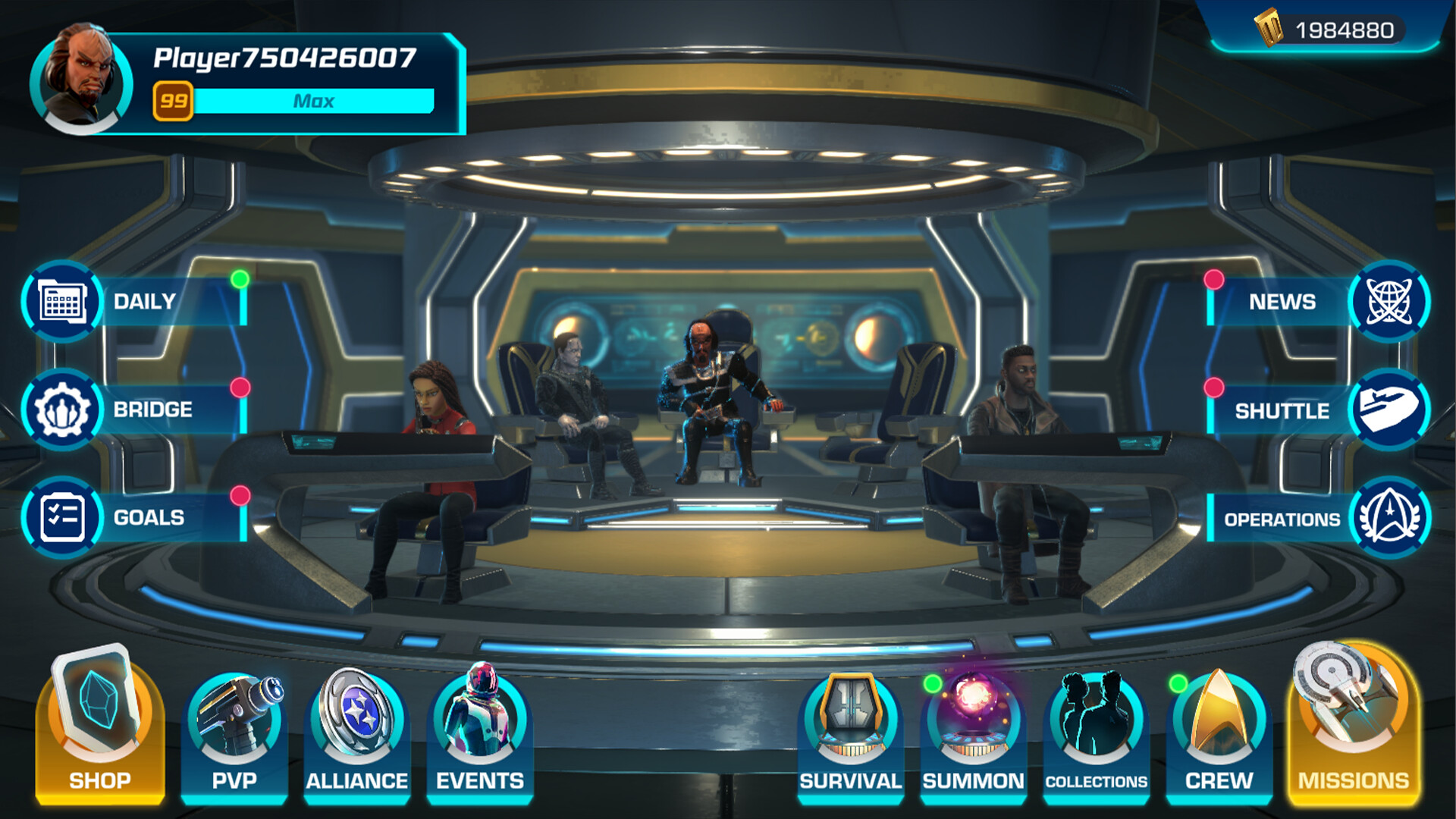Screen dimensions: 1456x819
Task: Select the Max level progress bar
Action: click(315, 101)
